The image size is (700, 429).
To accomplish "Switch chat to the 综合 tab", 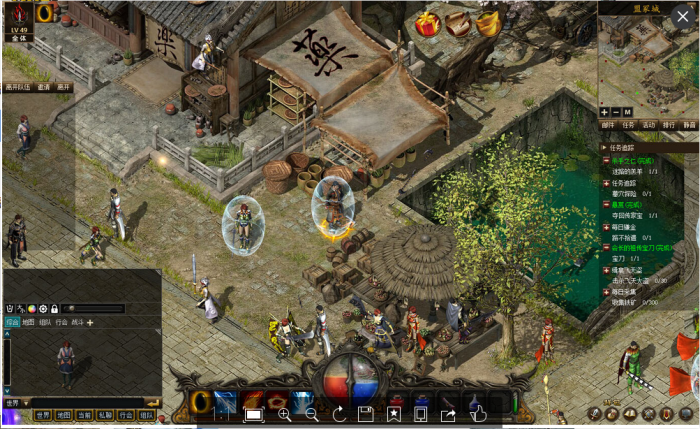I will point(12,322).
